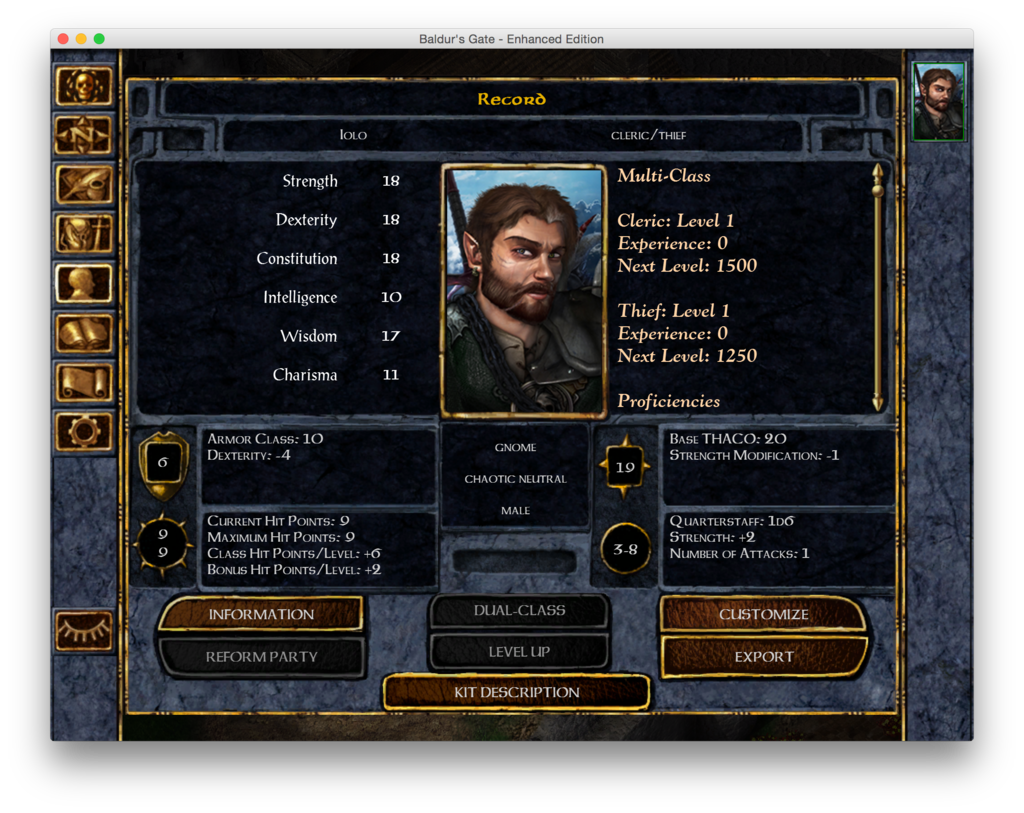Open the Customize character option

tap(763, 614)
